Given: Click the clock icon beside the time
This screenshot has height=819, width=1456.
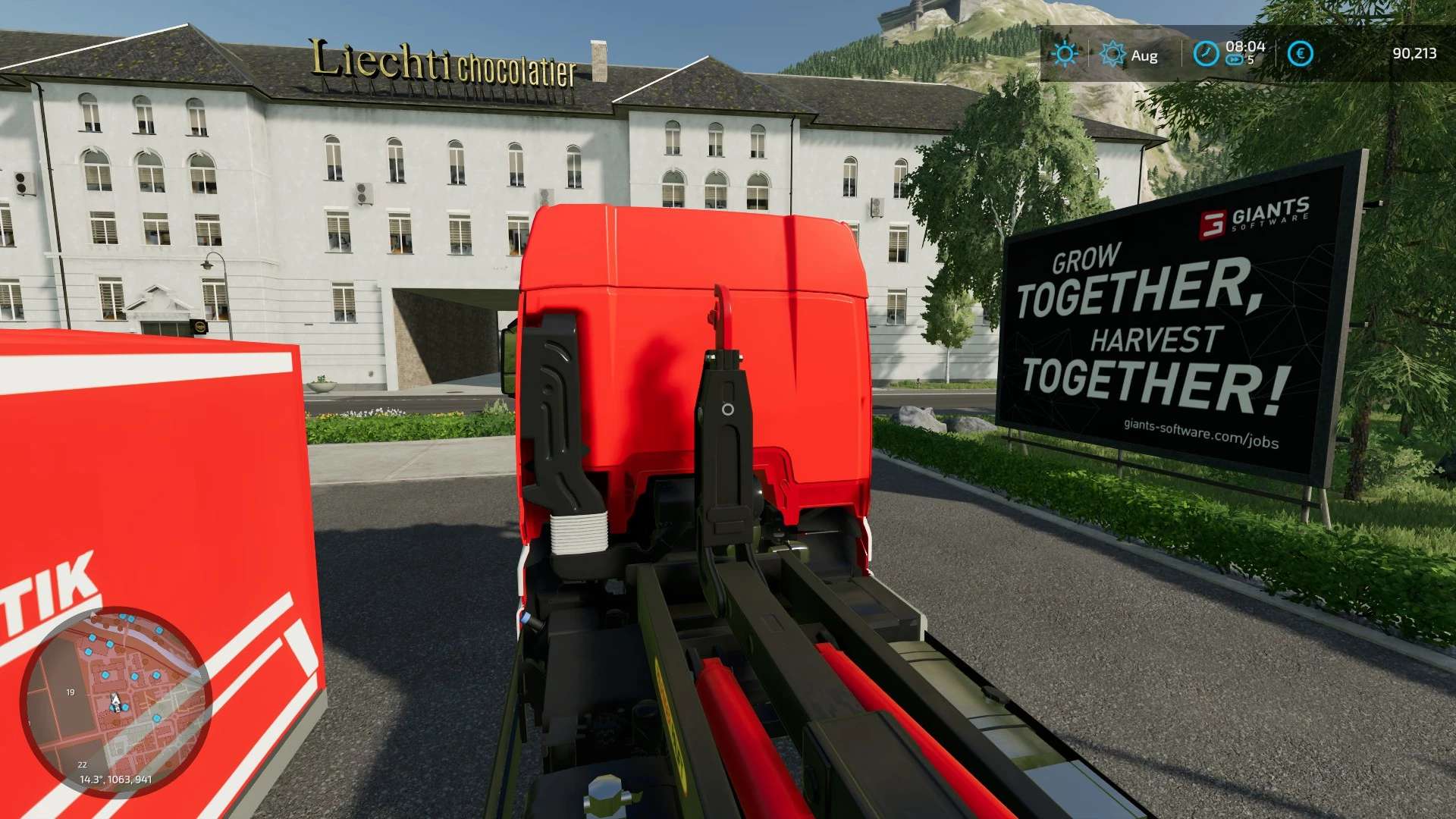Looking at the screenshot, I should (x=1206, y=54).
